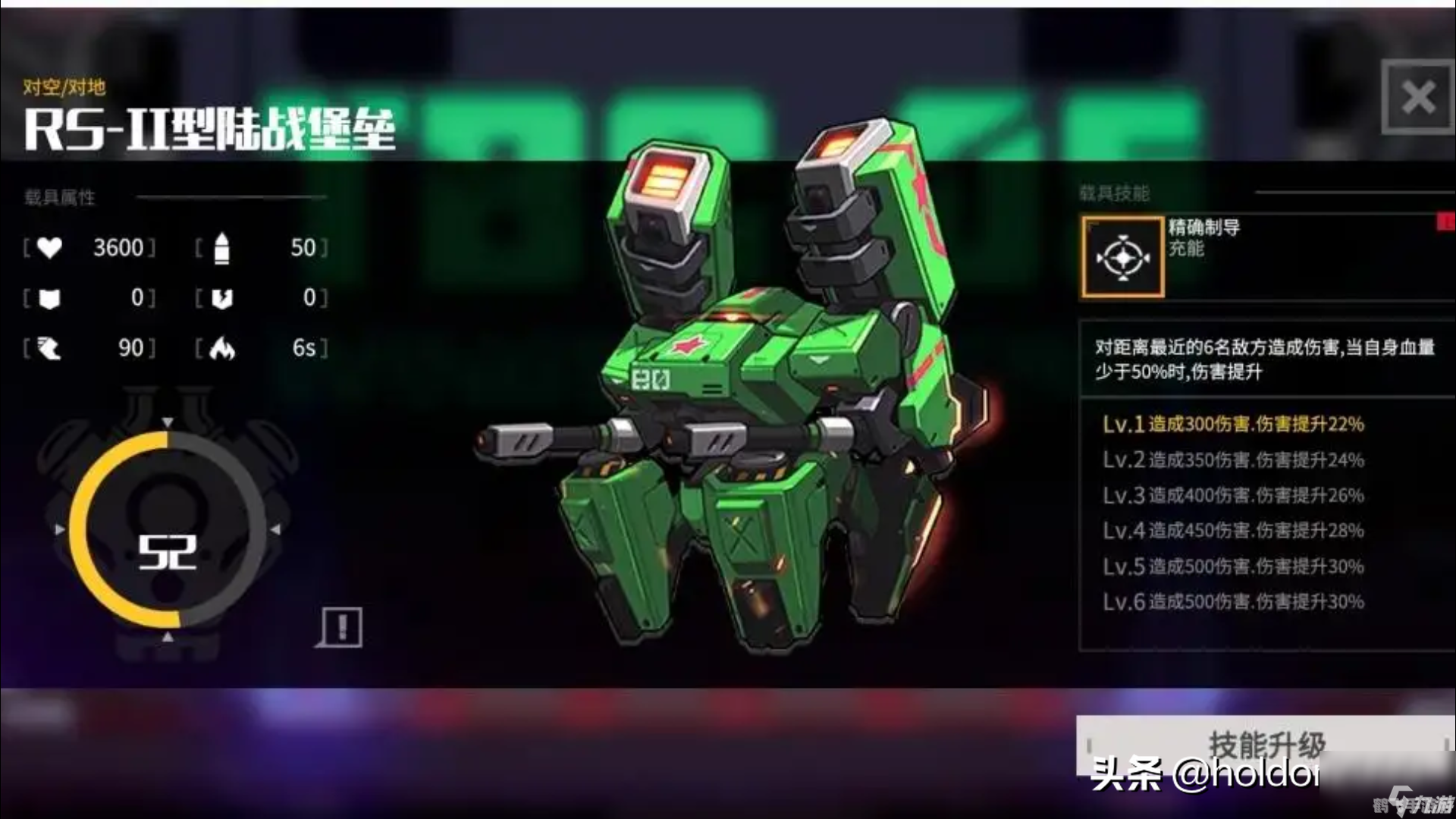Close the RS-II vehicle detail window
This screenshot has height=819, width=1456.
pyautogui.click(x=1417, y=97)
